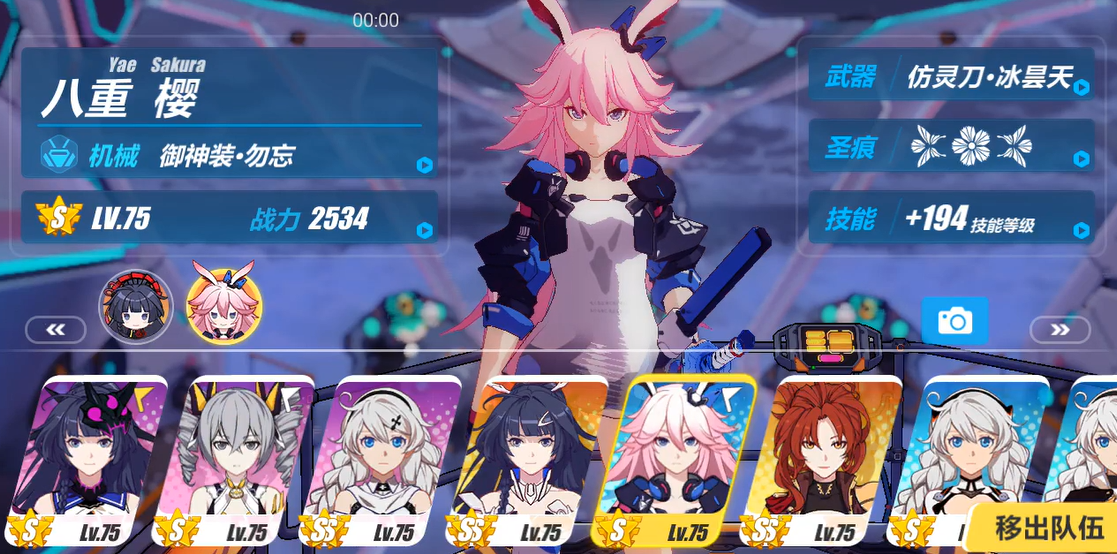Pick the white-haired card on purple background
Viewport: 1117px width, 554px height.
click(389, 460)
